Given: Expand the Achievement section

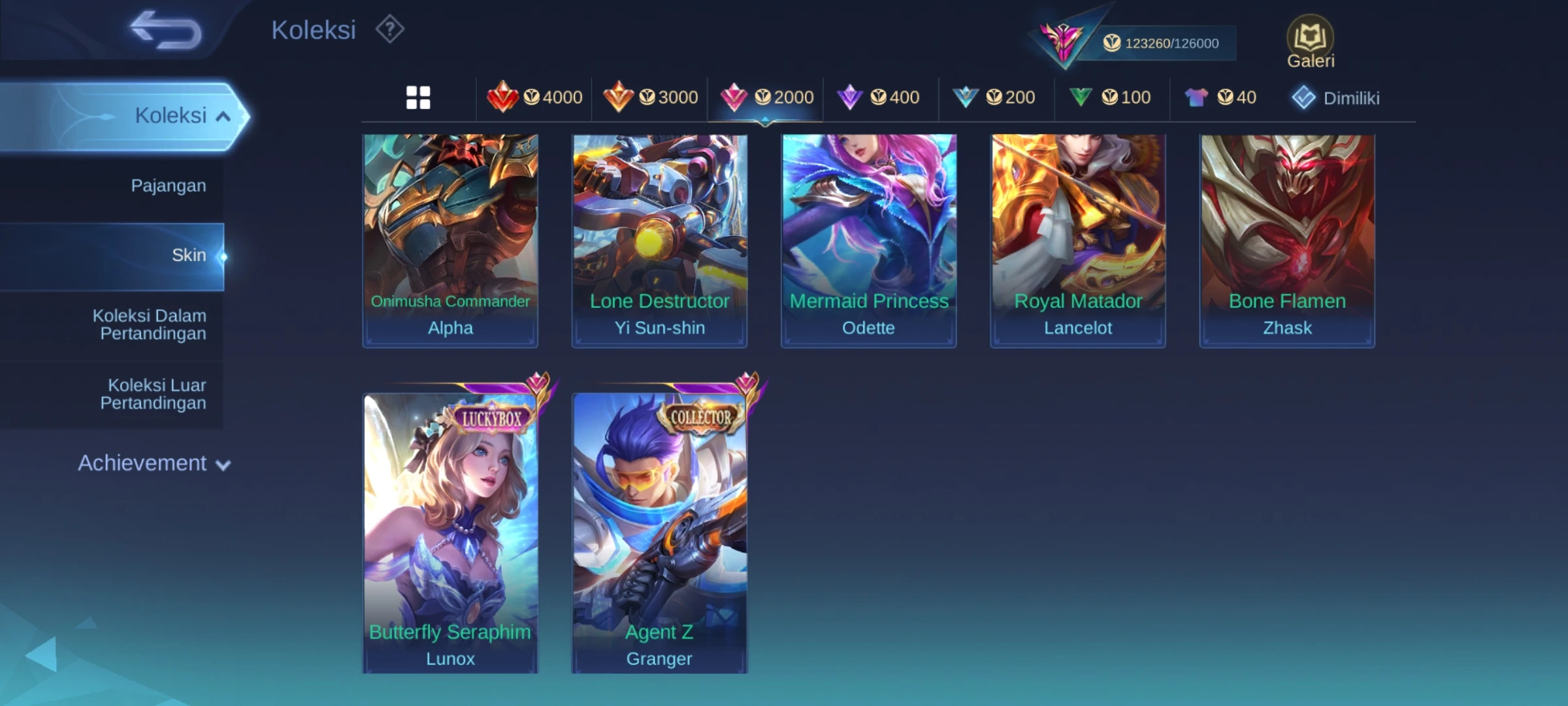Looking at the screenshot, I should (154, 463).
